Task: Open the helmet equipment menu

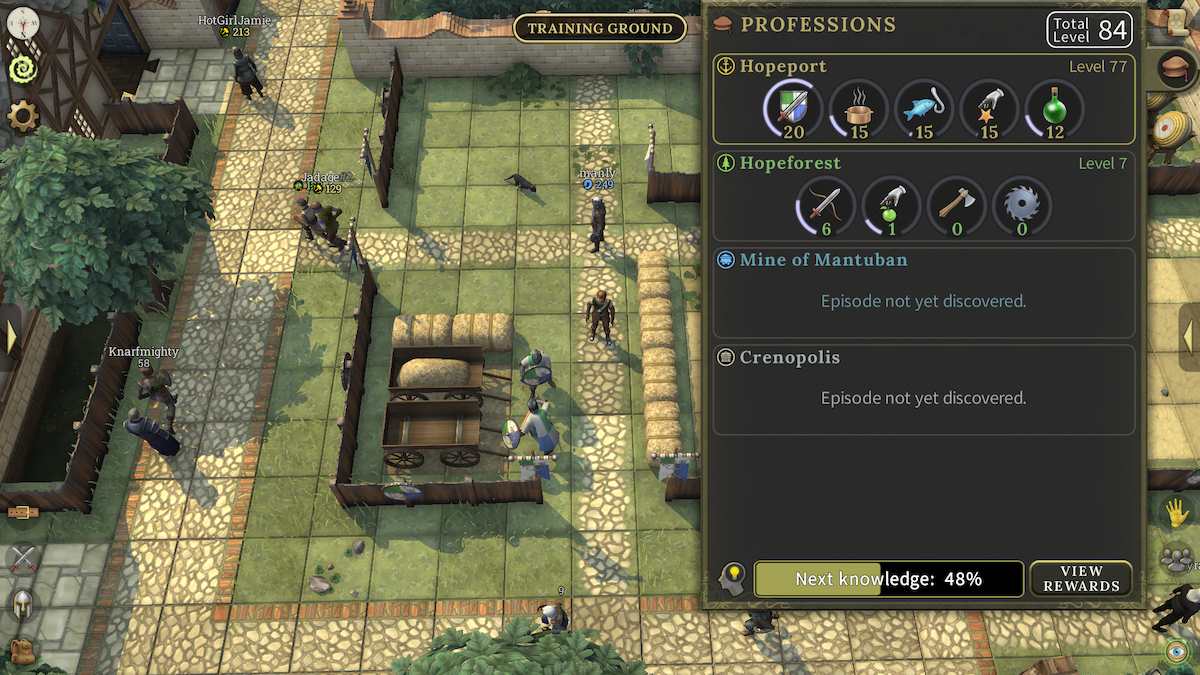Action: pyautogui.click(x=22, y=604)
